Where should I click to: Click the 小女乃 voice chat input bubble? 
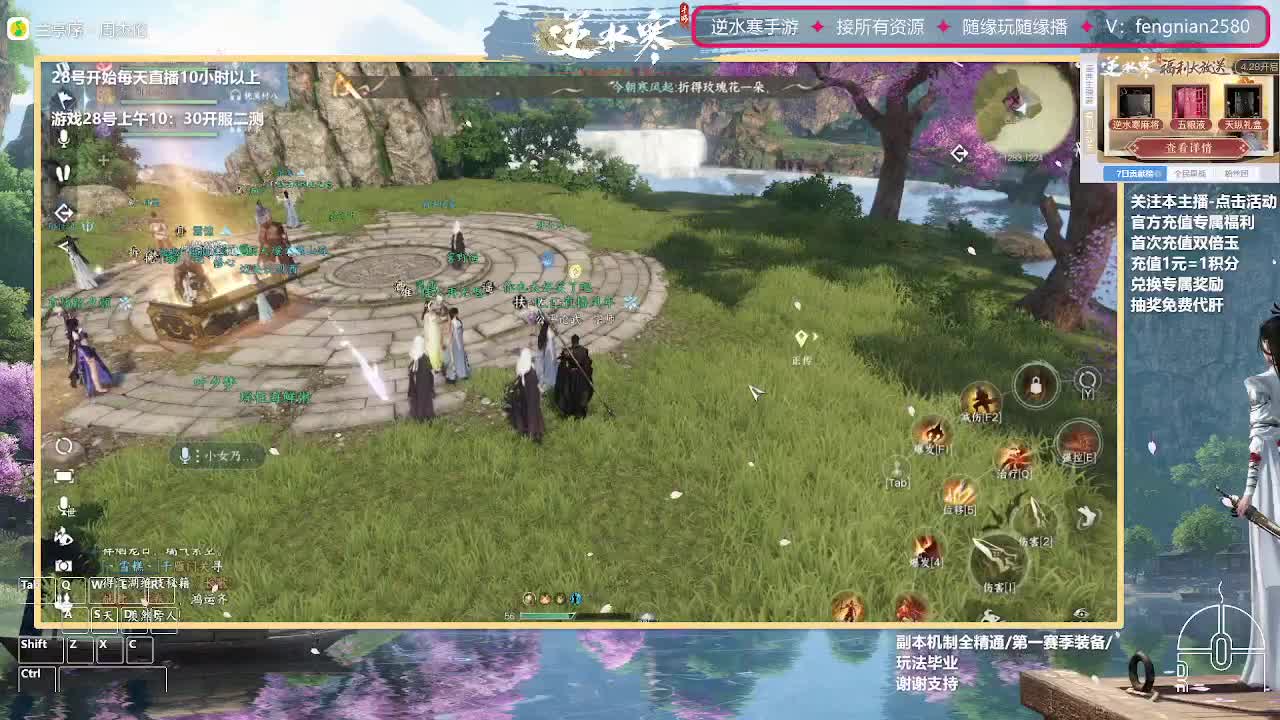coord(218,456)
